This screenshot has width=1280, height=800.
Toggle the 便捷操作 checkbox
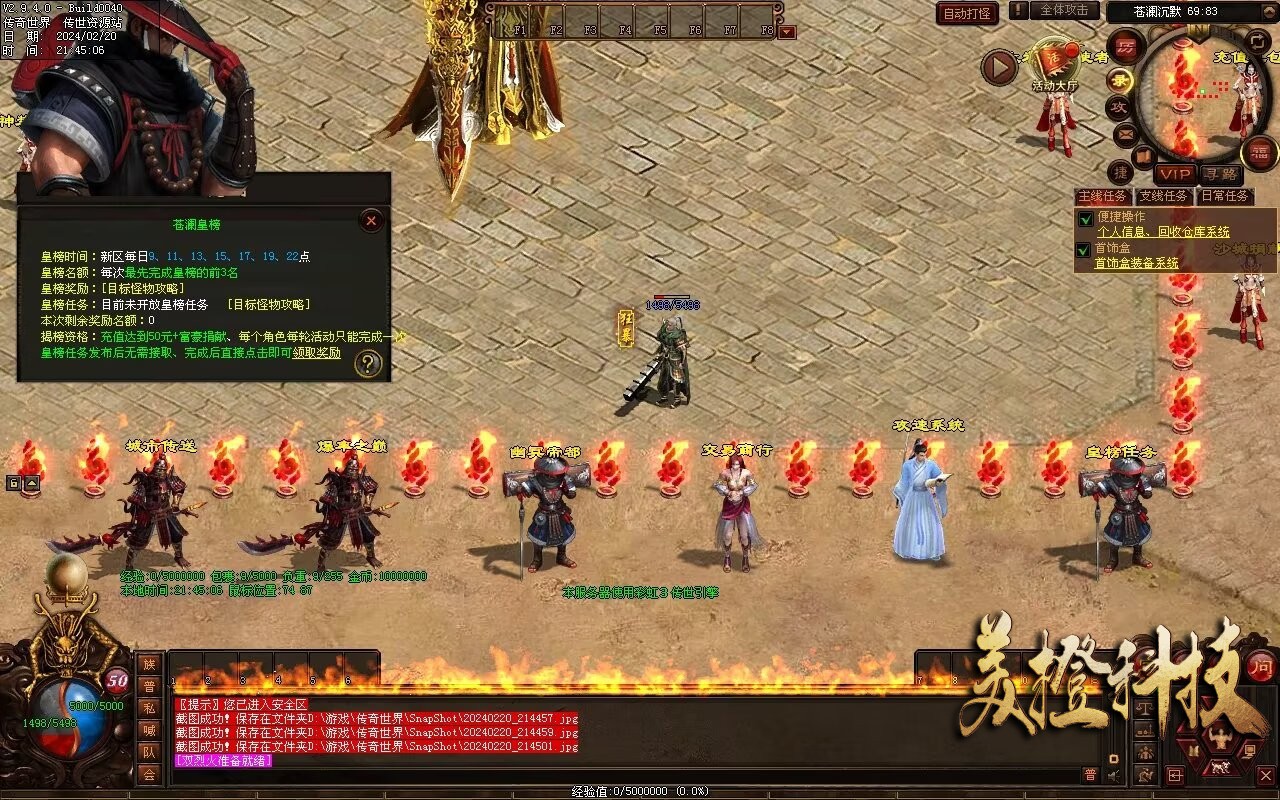[x=1085, y=218]
